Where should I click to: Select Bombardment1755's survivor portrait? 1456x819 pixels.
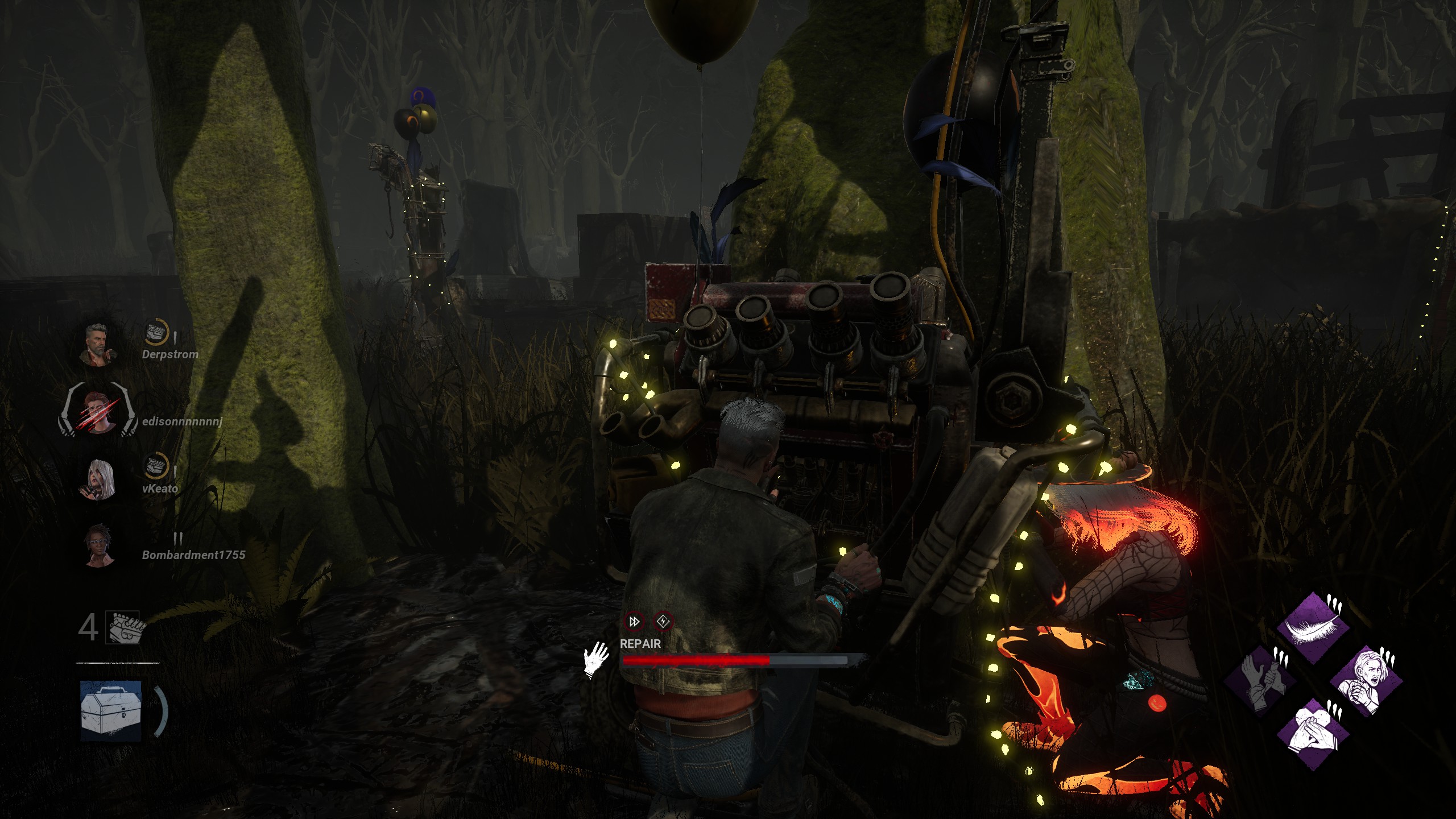click(99, 545)
